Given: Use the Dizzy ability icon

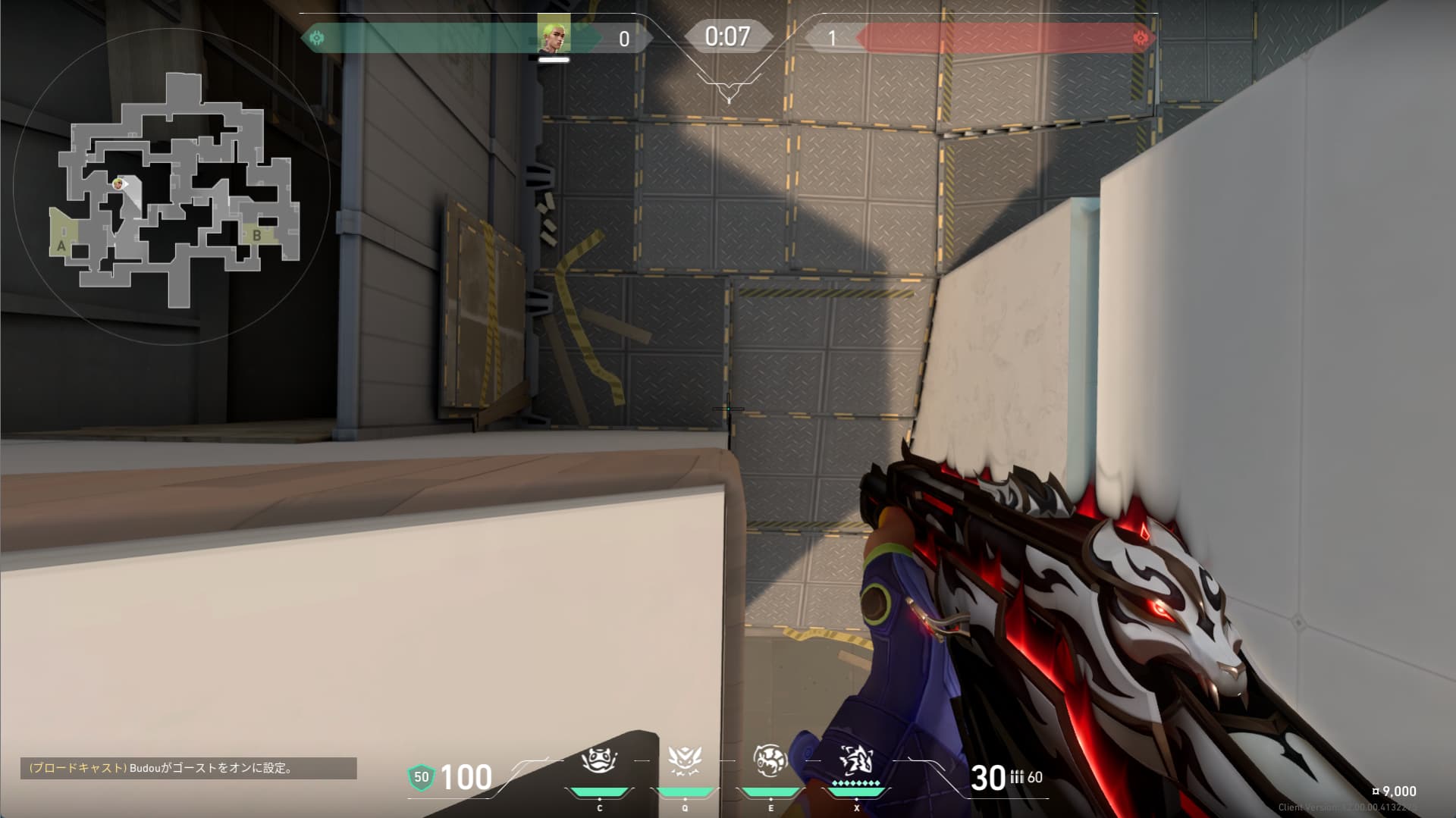Looking at the screenshot, I should tap(770, 760).
